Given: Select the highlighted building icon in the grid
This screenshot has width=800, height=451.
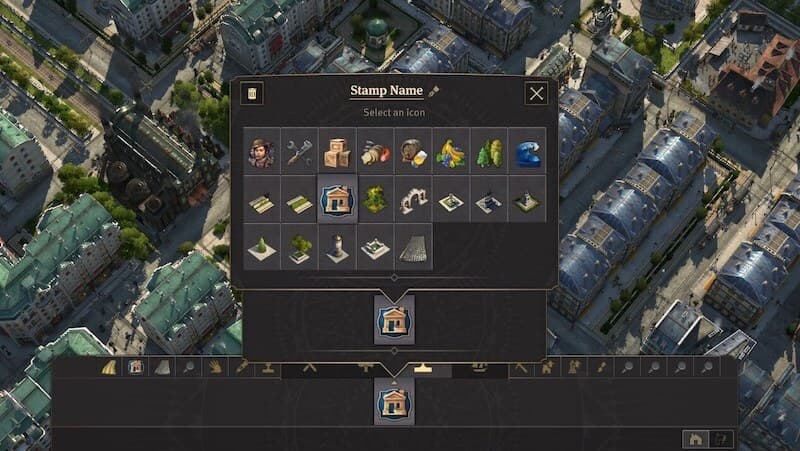Looking at the screenshot, I should pyautogui.click(x=338, y=200).
